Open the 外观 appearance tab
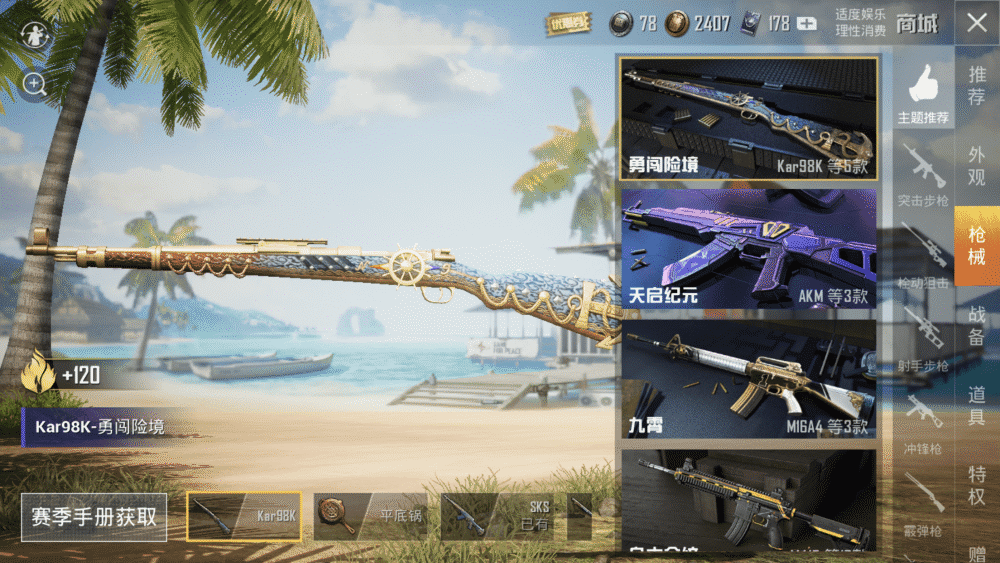Image resolution: width=1000 pixels, height=563 pixels. [977, 165]
